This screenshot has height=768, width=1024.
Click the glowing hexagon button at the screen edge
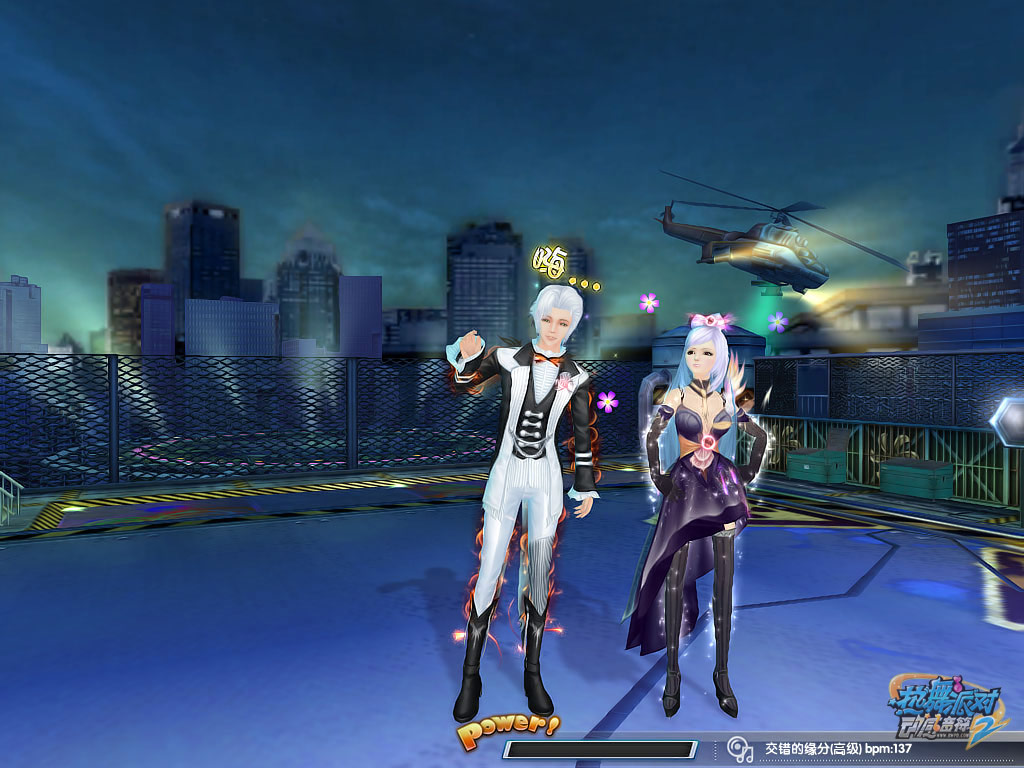click(x=1008, y=421)
